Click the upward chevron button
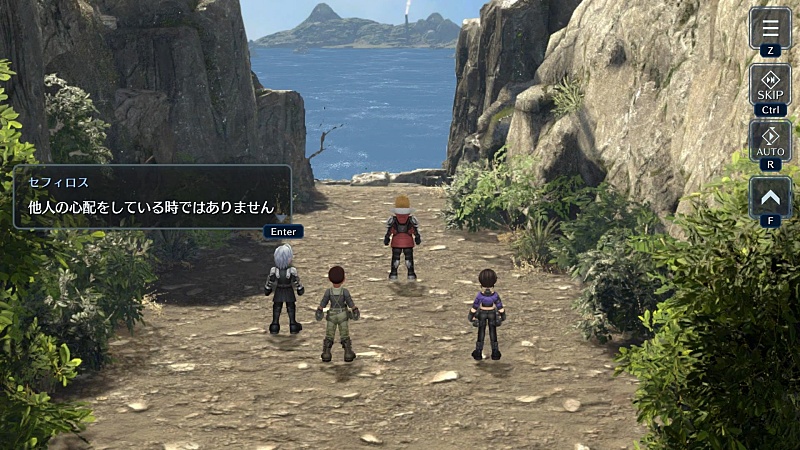800x450 pixels. (x=770, y=196)
